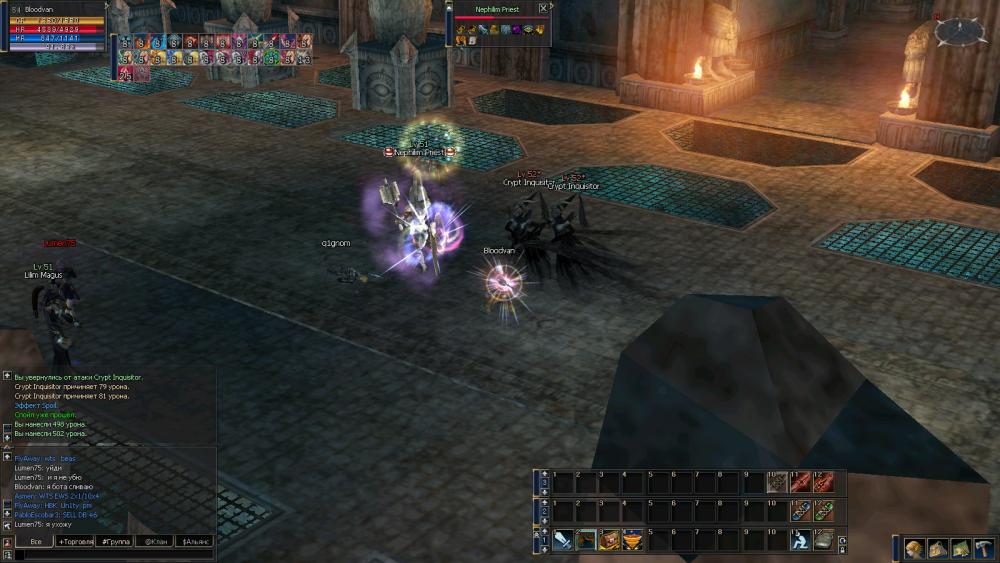The width and height of the screenshot is (1000, 563).
Task: Open the Альянс alliance chat tab
Action: point(195,541)
